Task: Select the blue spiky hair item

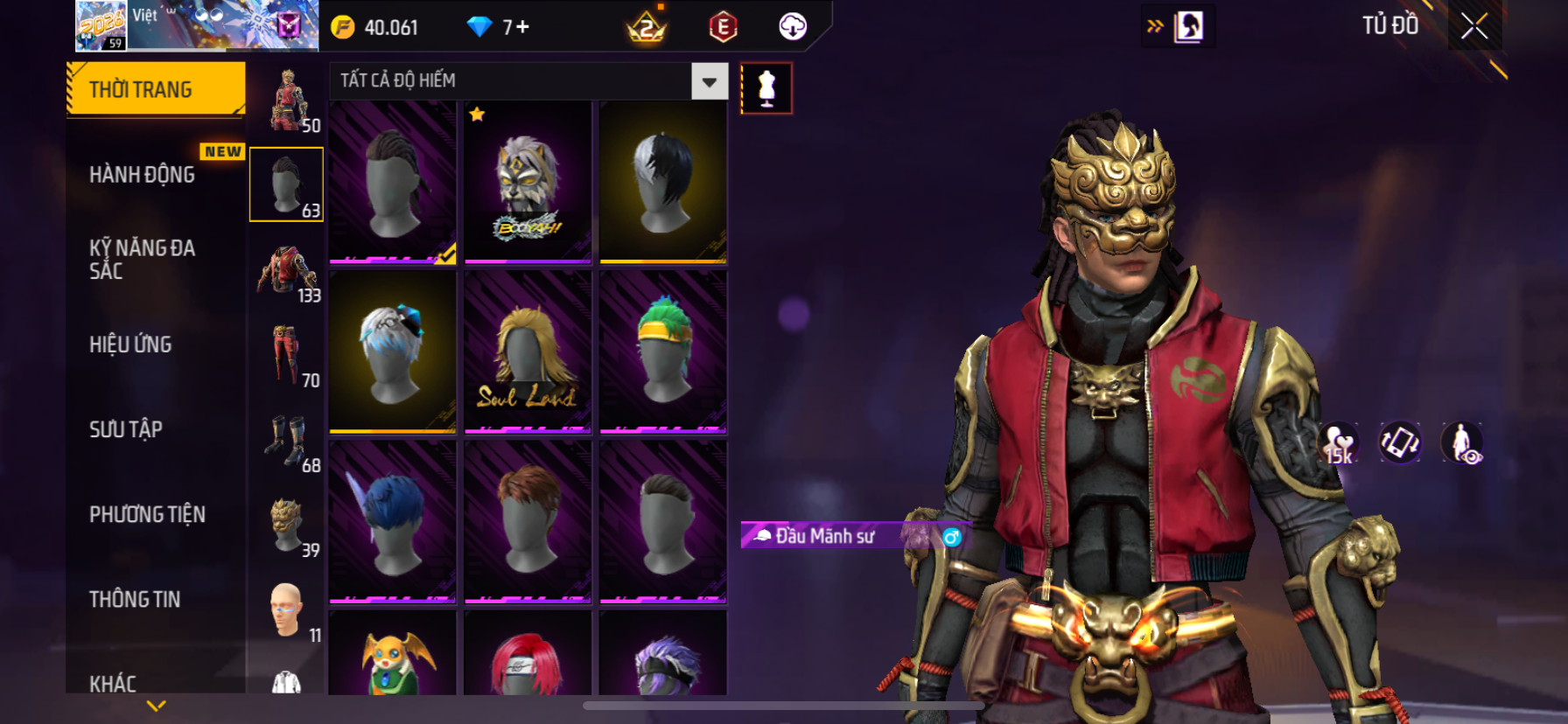Action: [393, 522]
